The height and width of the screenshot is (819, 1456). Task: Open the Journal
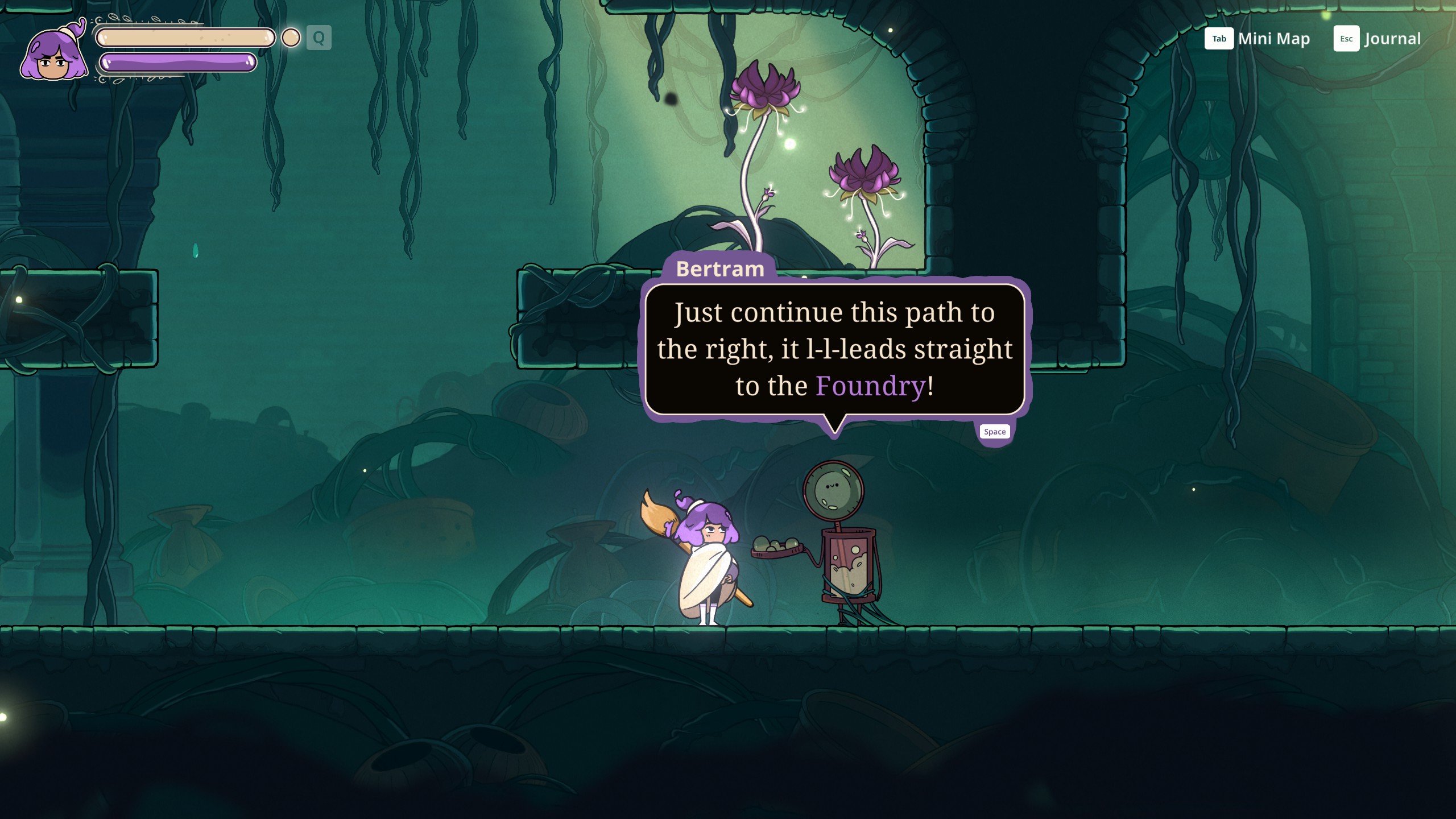tap(1377, 39)
